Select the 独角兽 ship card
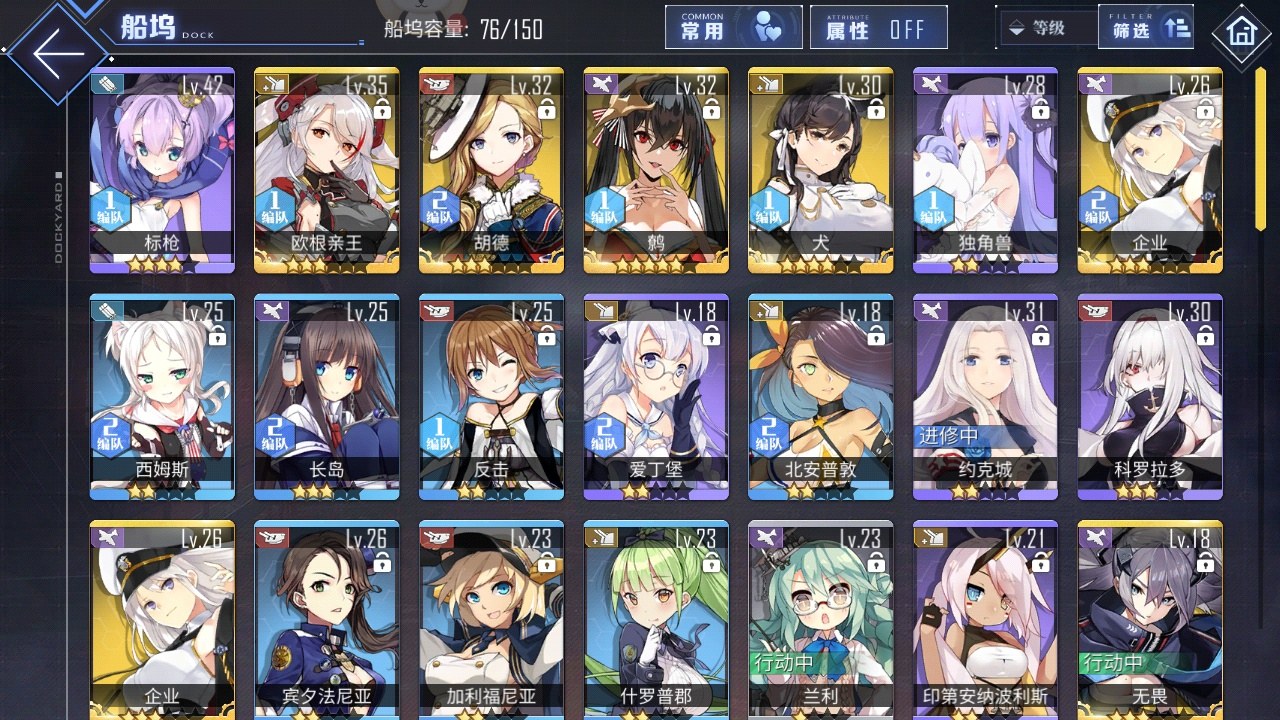Screen dimensions: 1280x720 click(985, 170)
